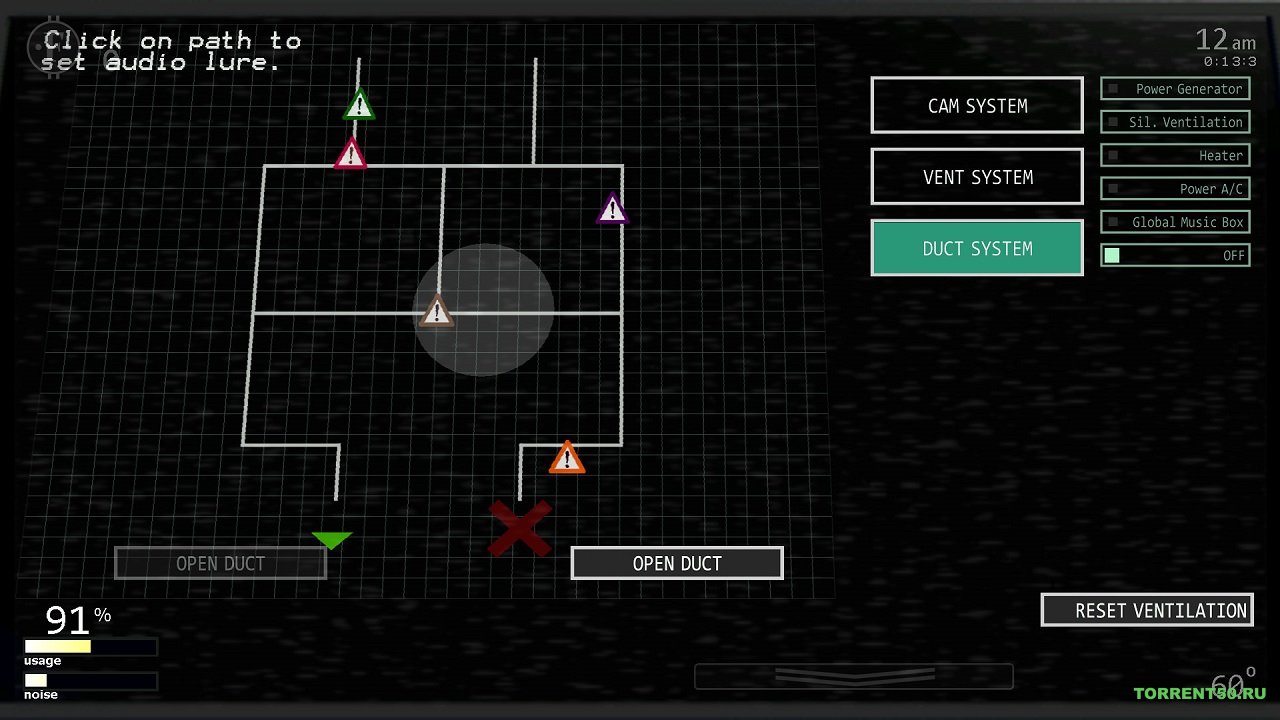Enable Sil. Ventilation
The image size is (1280, 720).
(x=1175, y=122)
